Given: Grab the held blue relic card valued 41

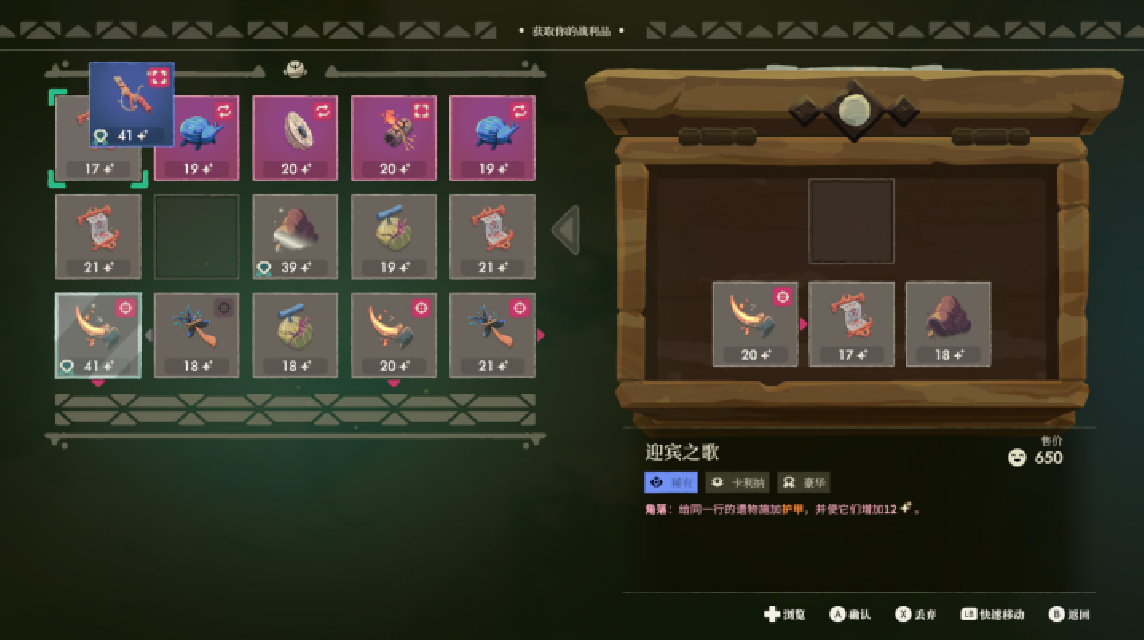Looking at the screenshot, I should [x=132, y=104].
